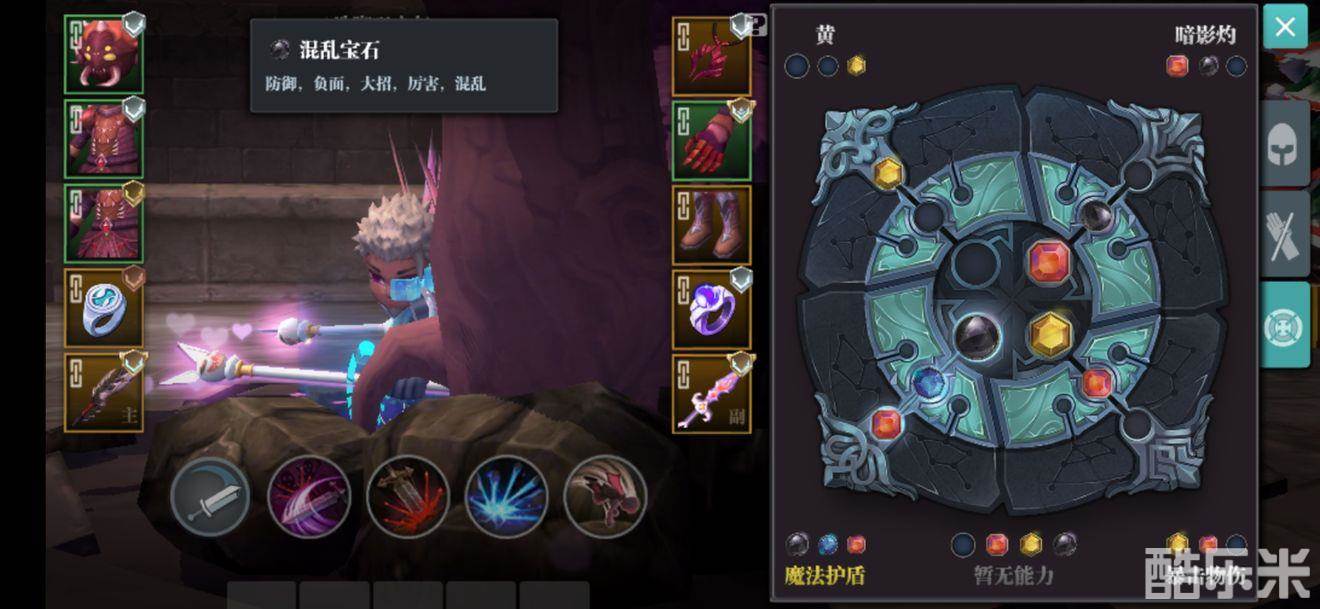Activate the dash roll skill

pos(605,497)
